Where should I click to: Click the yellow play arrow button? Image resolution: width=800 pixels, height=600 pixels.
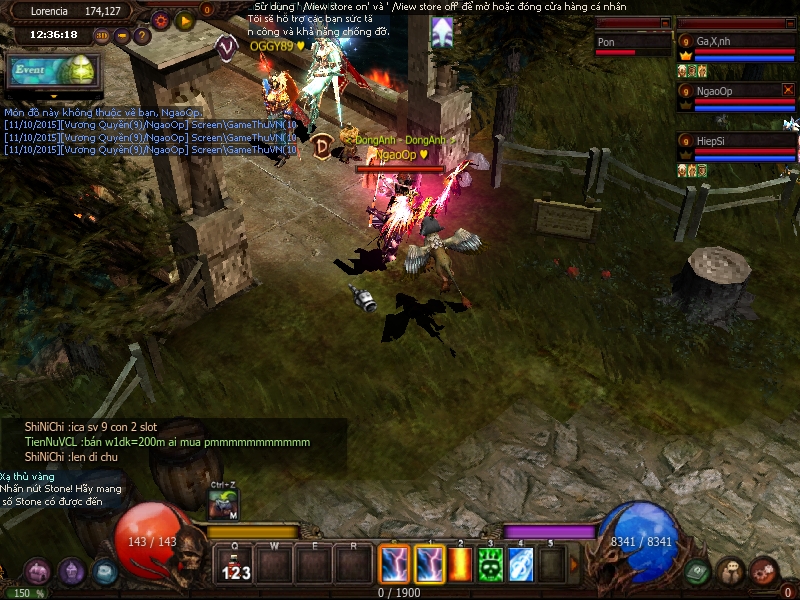point(185,19)
